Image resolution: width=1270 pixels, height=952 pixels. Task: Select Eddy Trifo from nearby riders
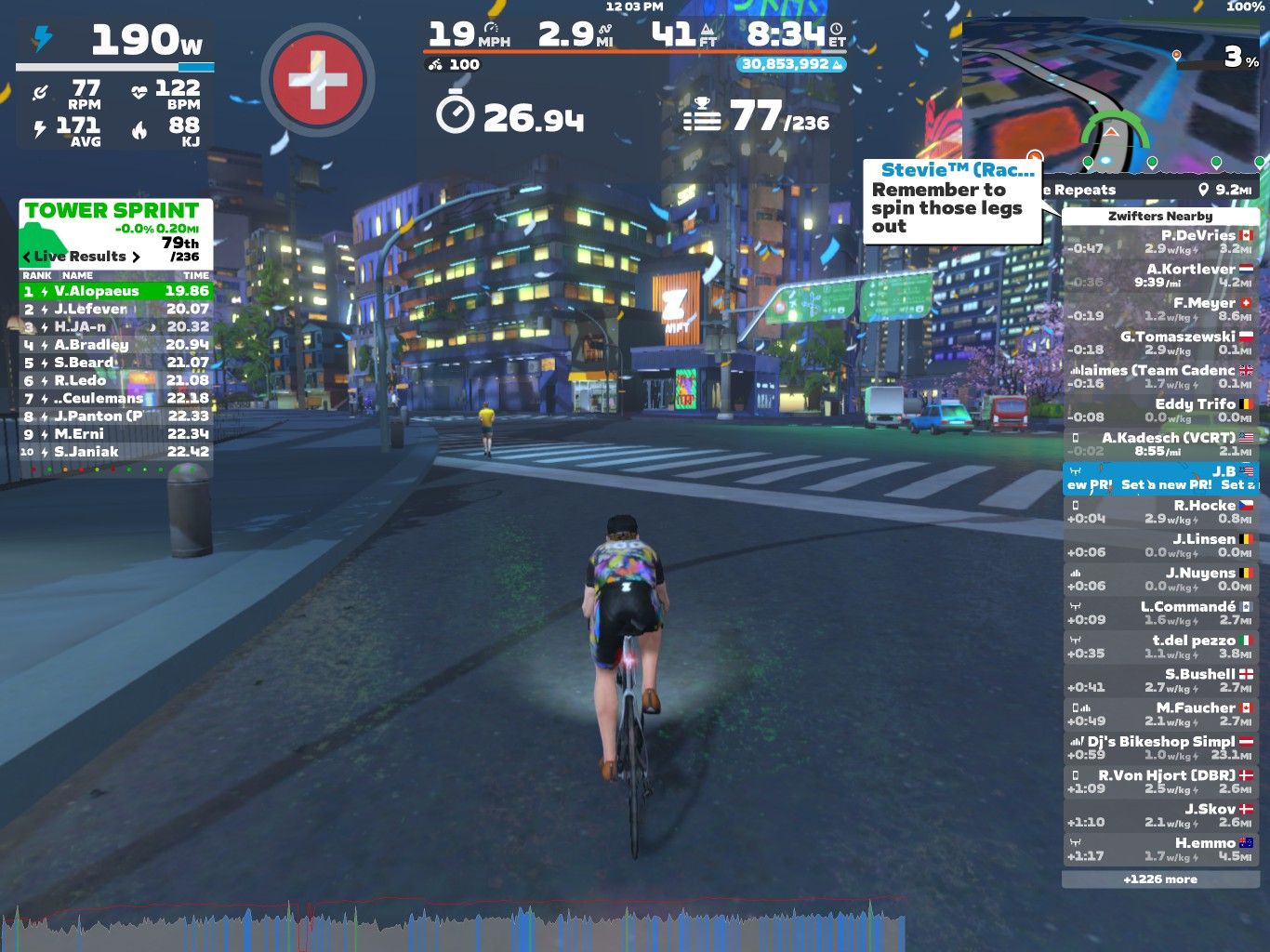pos(1159,410)
